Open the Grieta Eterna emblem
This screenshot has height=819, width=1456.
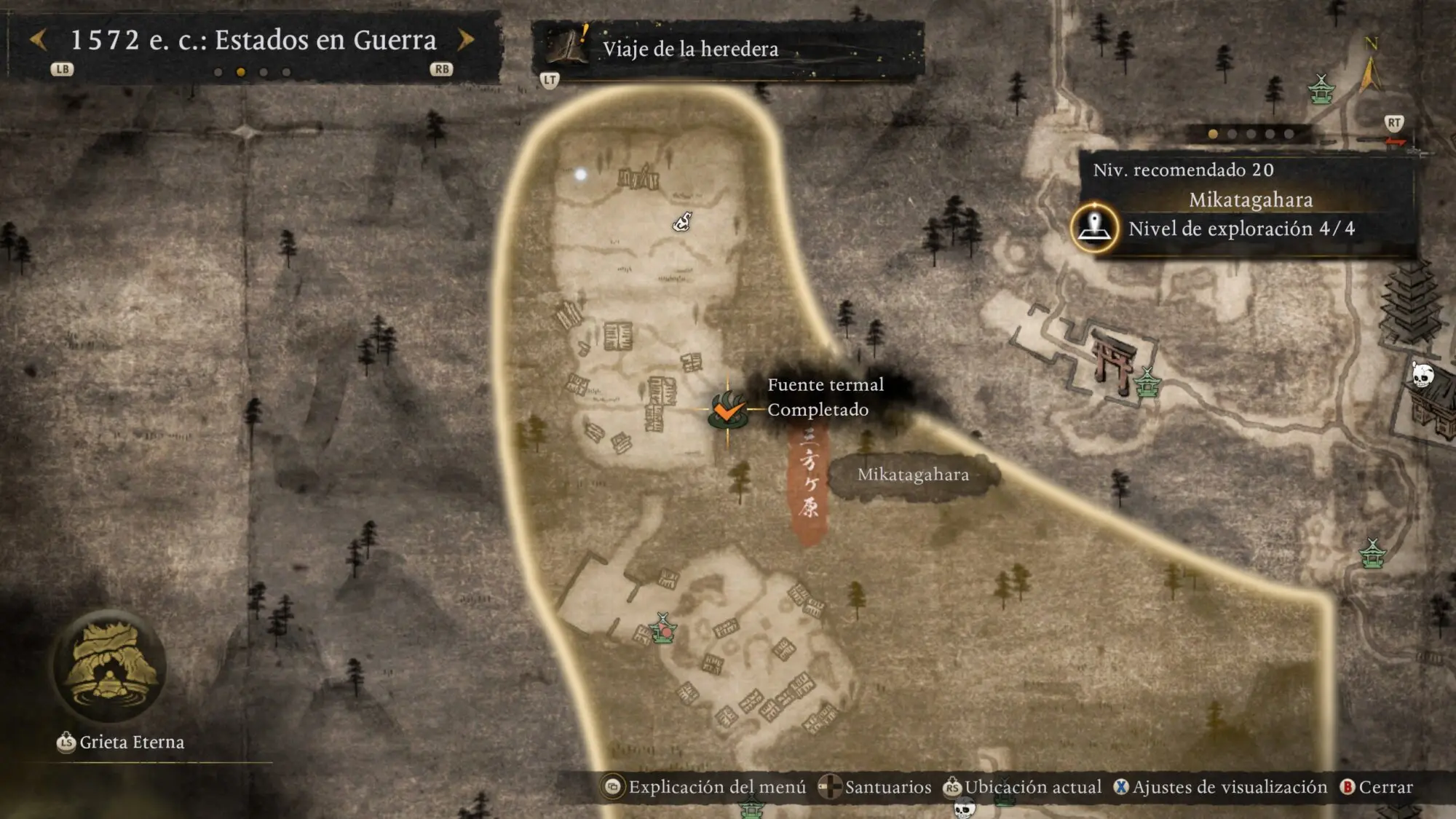(111, 668)
